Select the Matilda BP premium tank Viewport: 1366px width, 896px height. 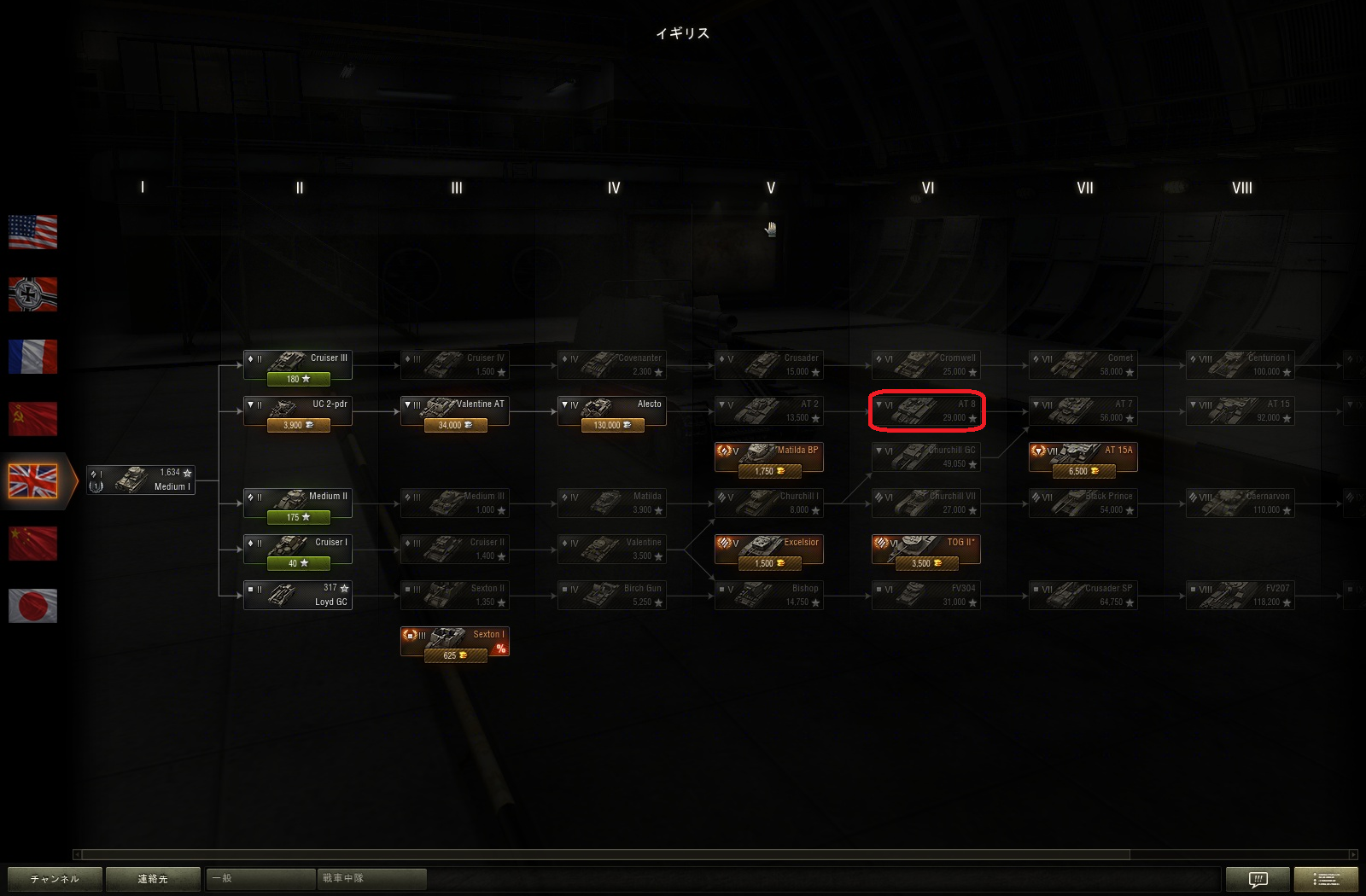click(x=769, y=457)
